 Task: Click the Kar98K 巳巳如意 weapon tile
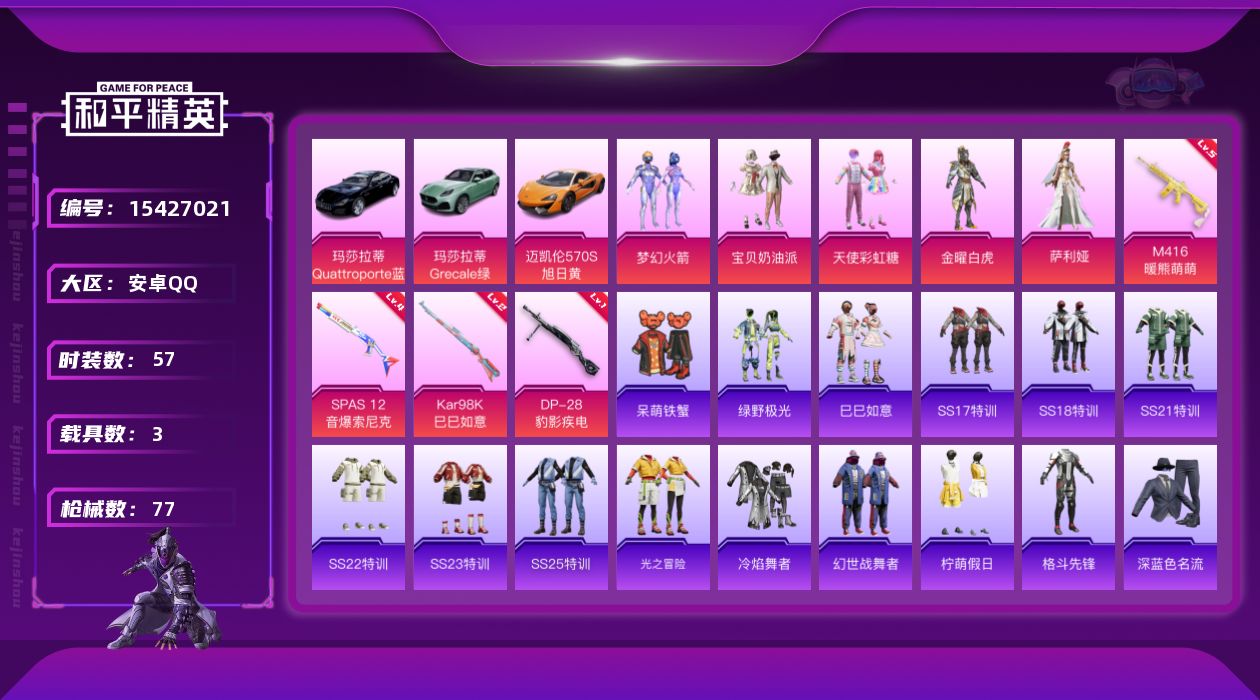[x=460, y=364]
